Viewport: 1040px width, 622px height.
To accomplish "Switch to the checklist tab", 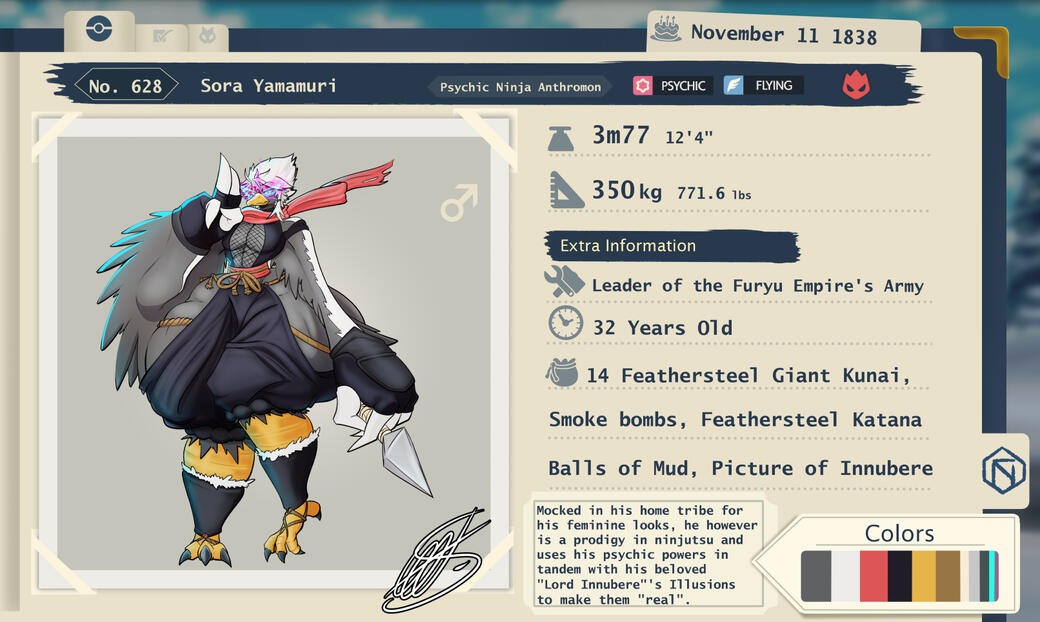I will 161,37.
